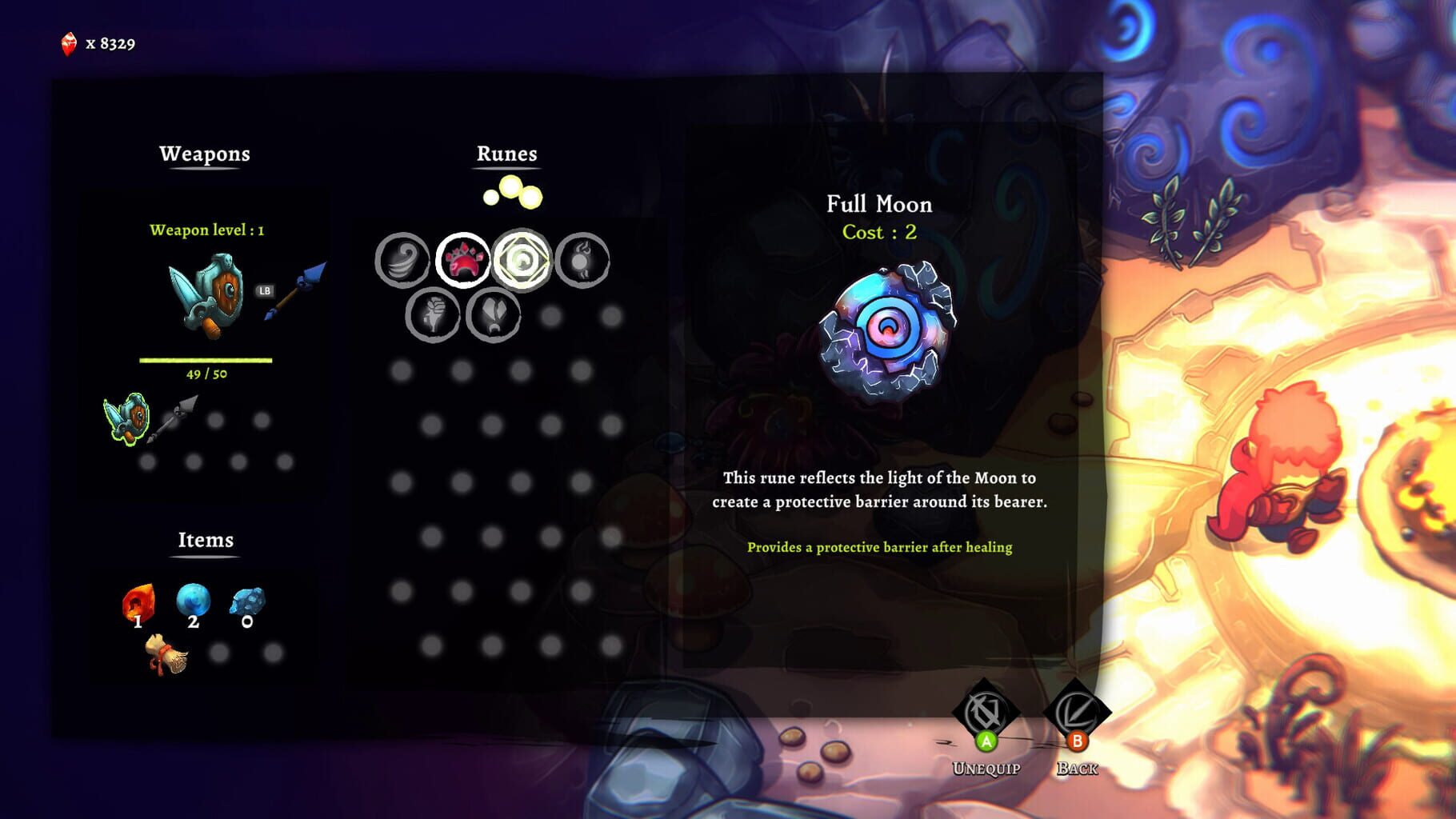Switch to the Runes panel
Viewport: 1456px width, 819px height.
tap(507, 154)
